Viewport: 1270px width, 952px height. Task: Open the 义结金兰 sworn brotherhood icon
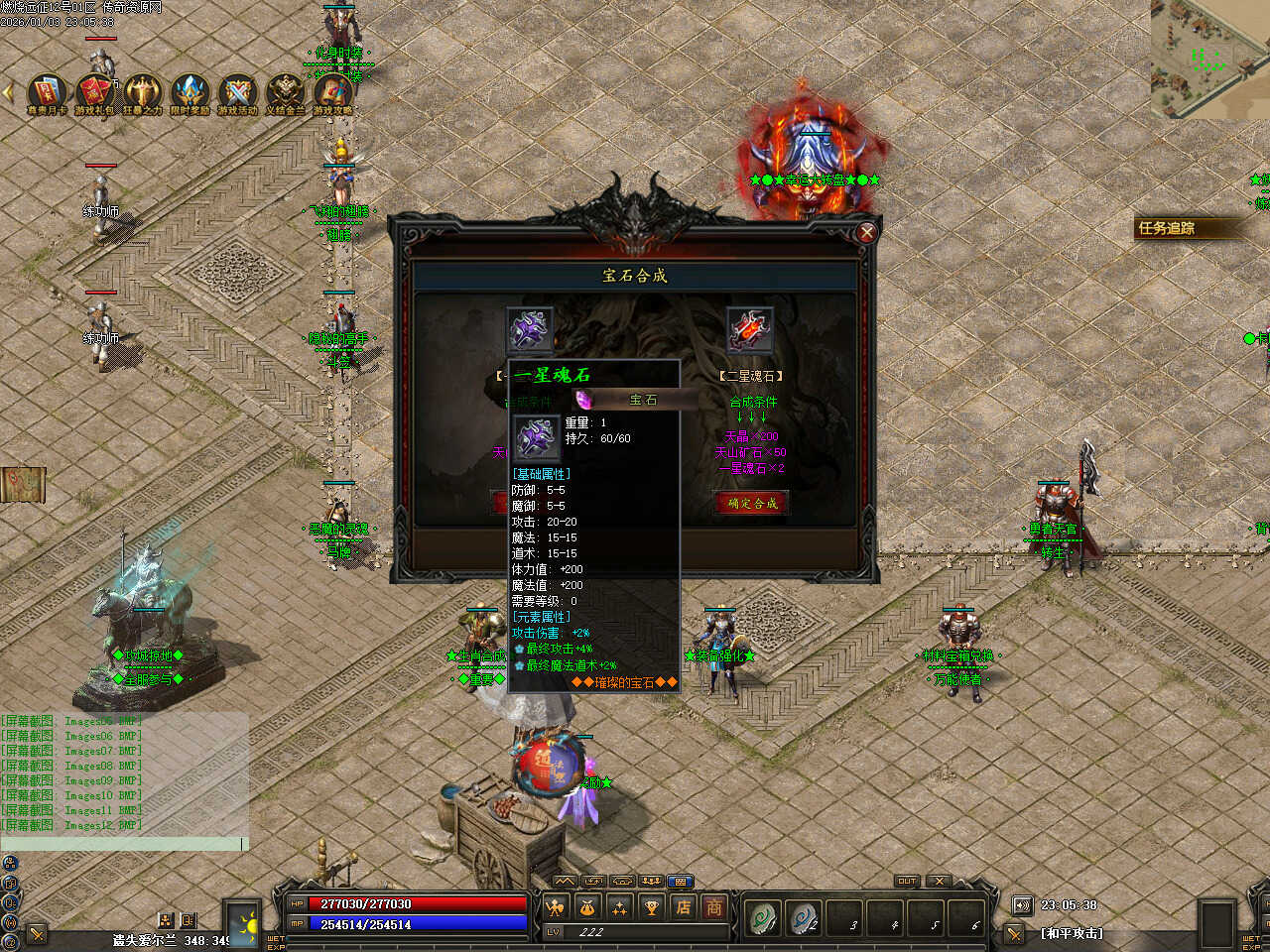click(x=286, y=92)
